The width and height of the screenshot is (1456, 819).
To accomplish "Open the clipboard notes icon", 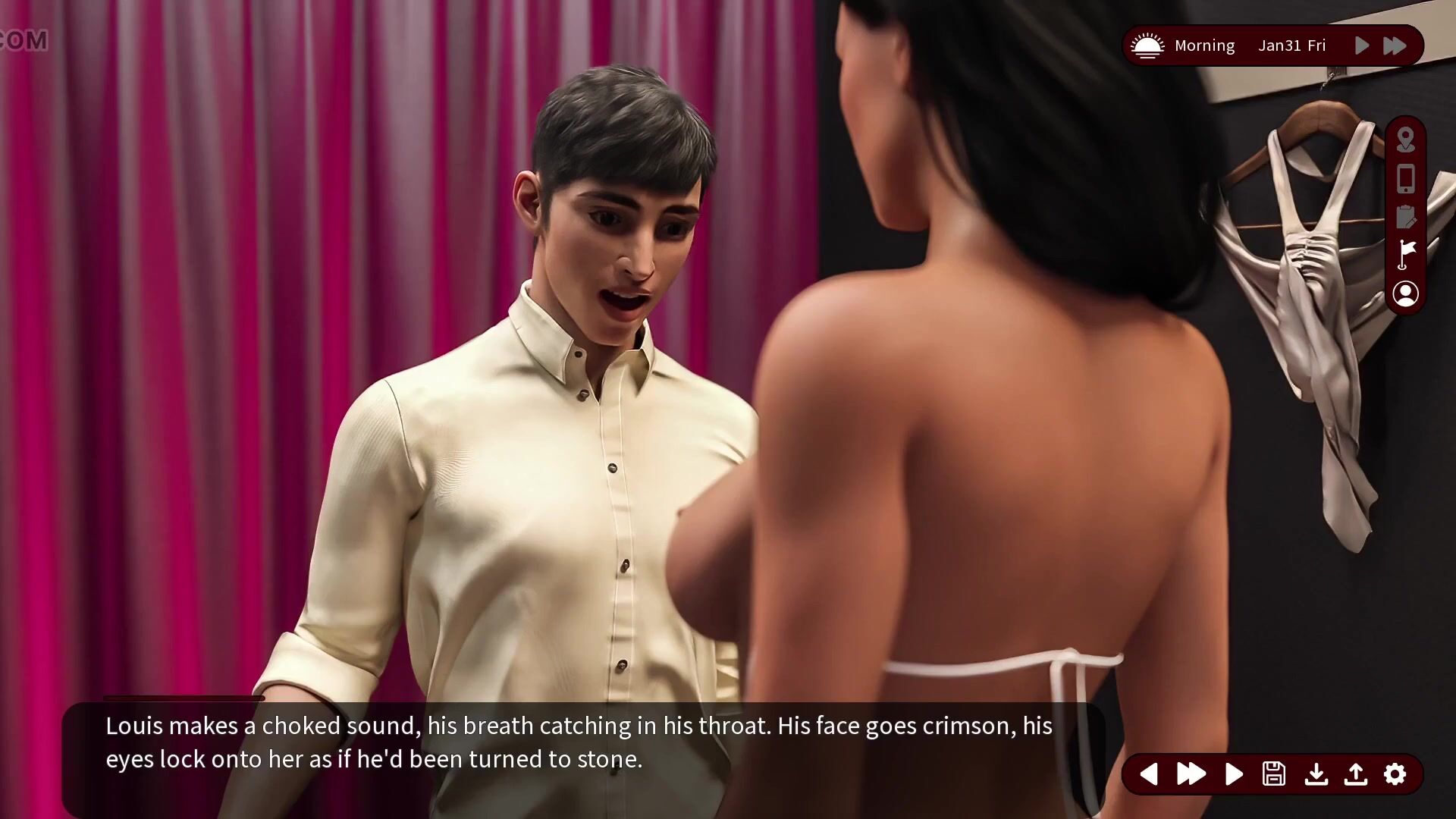I will (x=1405, y=217).
